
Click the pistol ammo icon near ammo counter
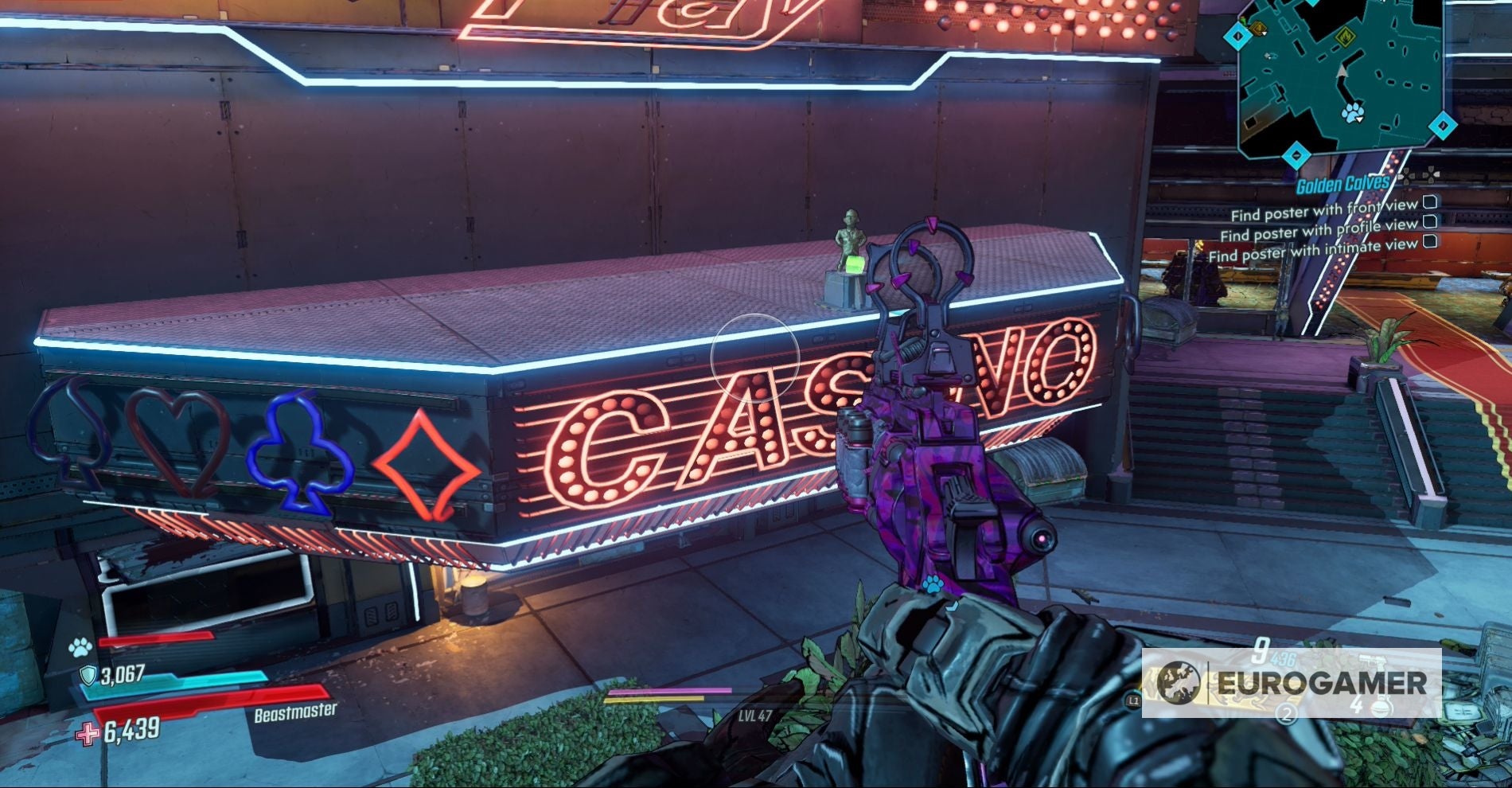(x=1373, y=660)
